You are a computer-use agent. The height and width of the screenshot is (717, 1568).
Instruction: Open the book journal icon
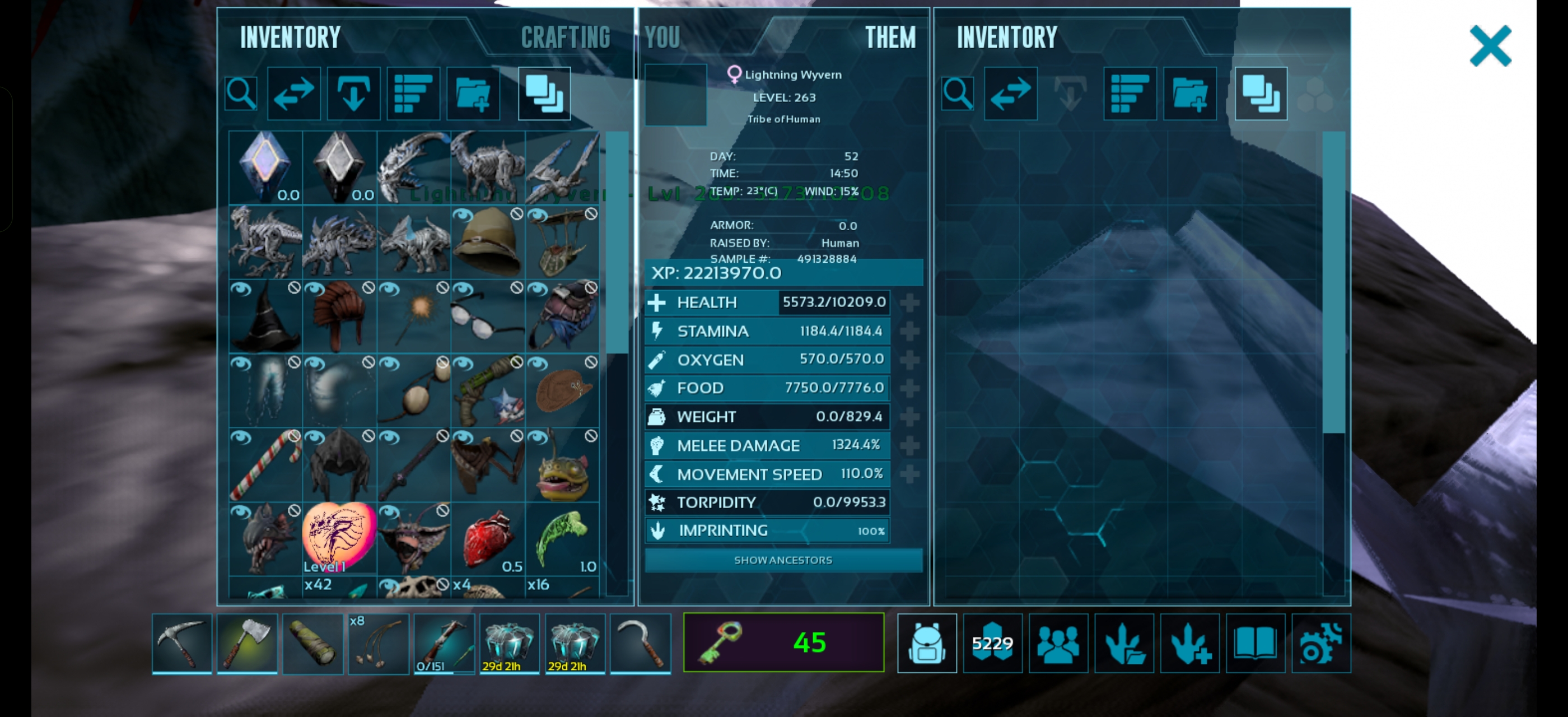[1255, 642]
